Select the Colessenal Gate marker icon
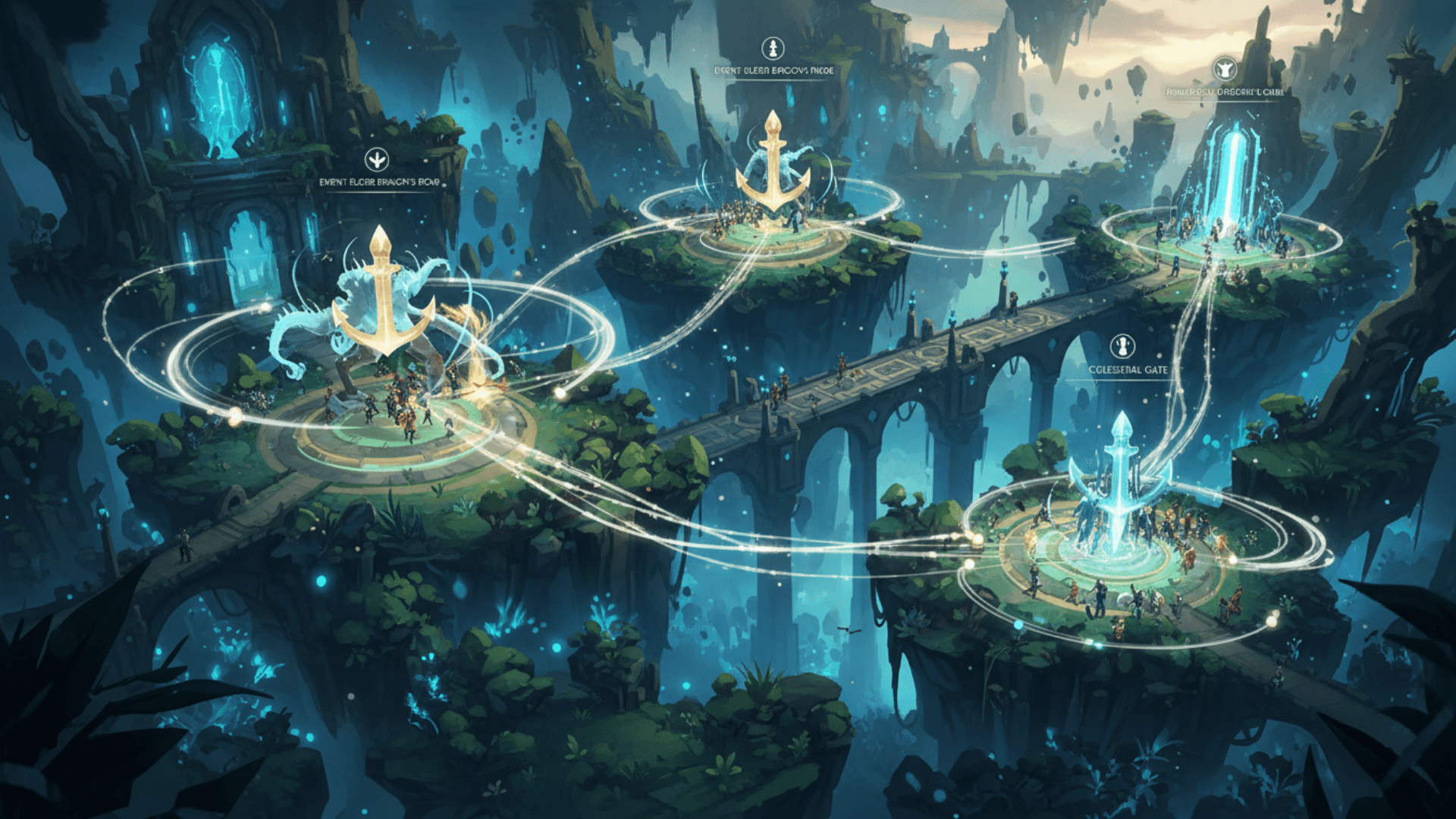This screenshot has height=819, width=1456. [x=1122, y=347]
